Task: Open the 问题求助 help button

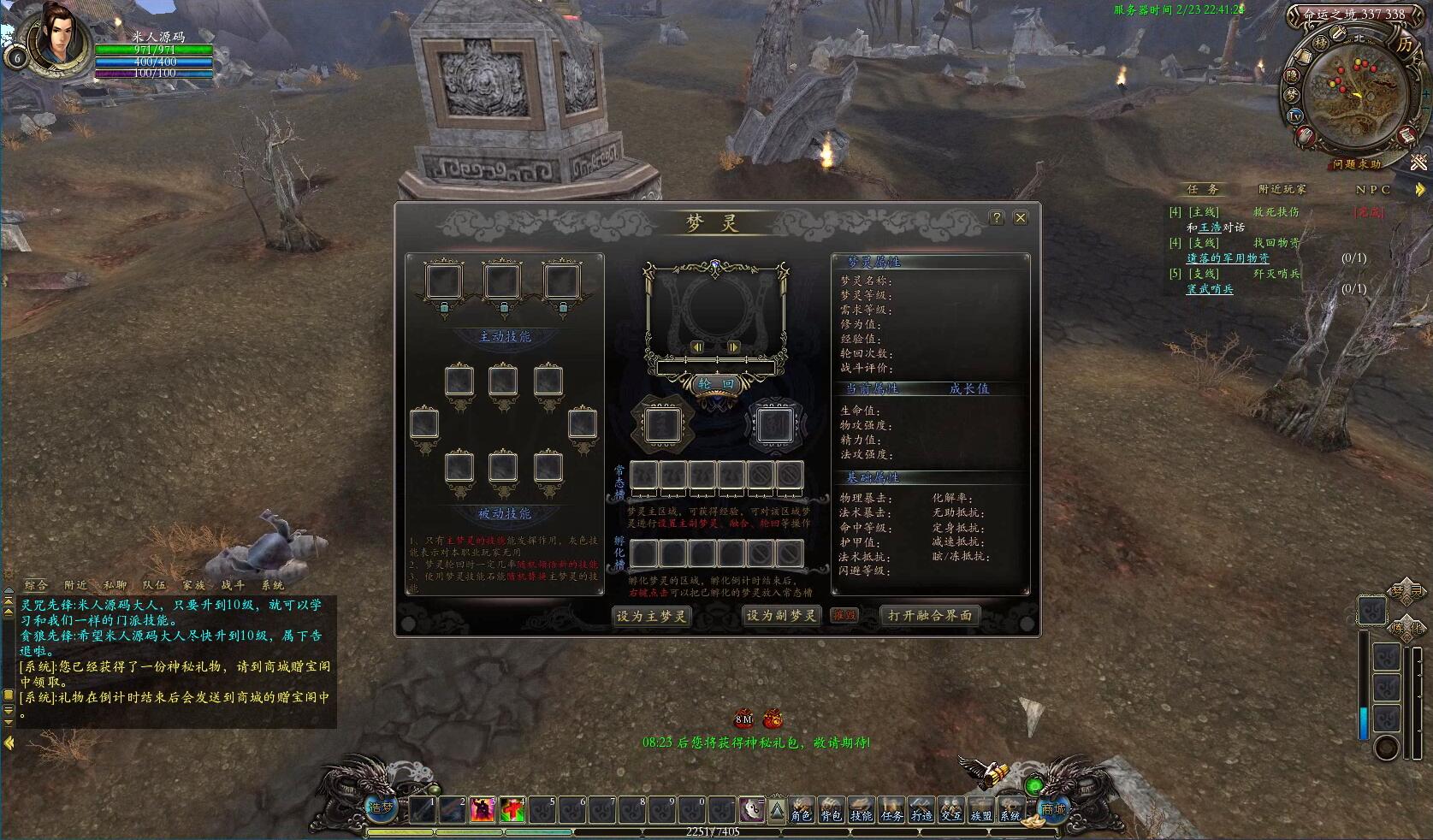Action: [1356, 164]
